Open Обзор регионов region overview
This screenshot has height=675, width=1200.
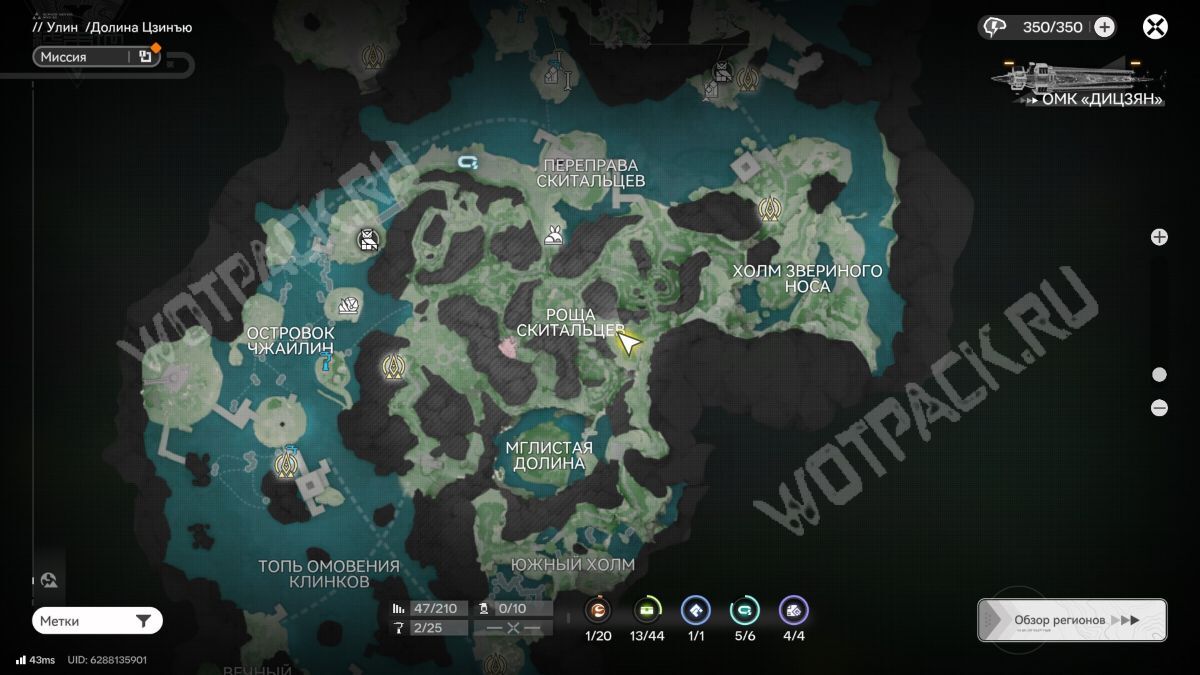(1071, 620)
